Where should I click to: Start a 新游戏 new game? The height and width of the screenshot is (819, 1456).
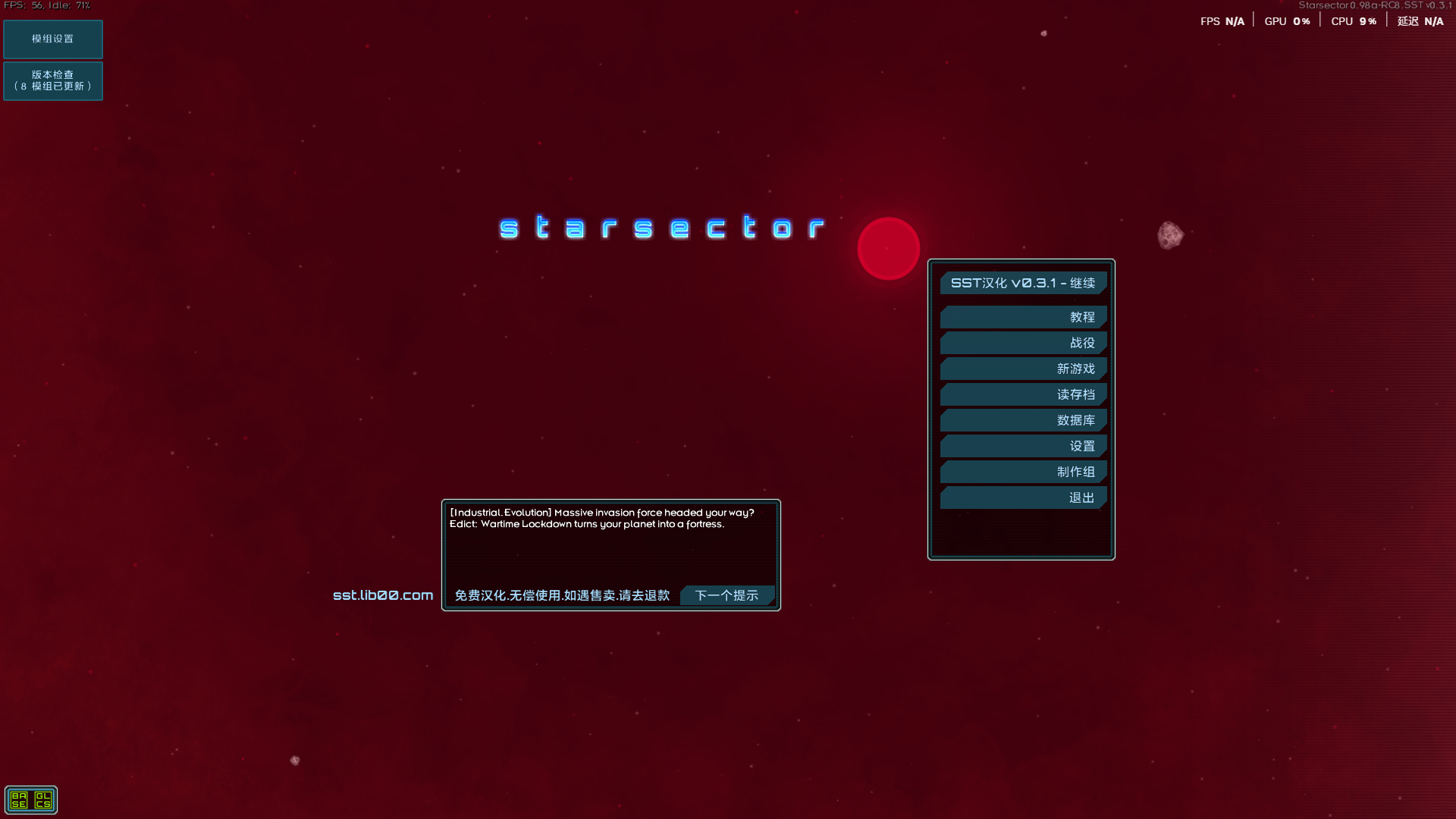click(x=1023, y=369)
